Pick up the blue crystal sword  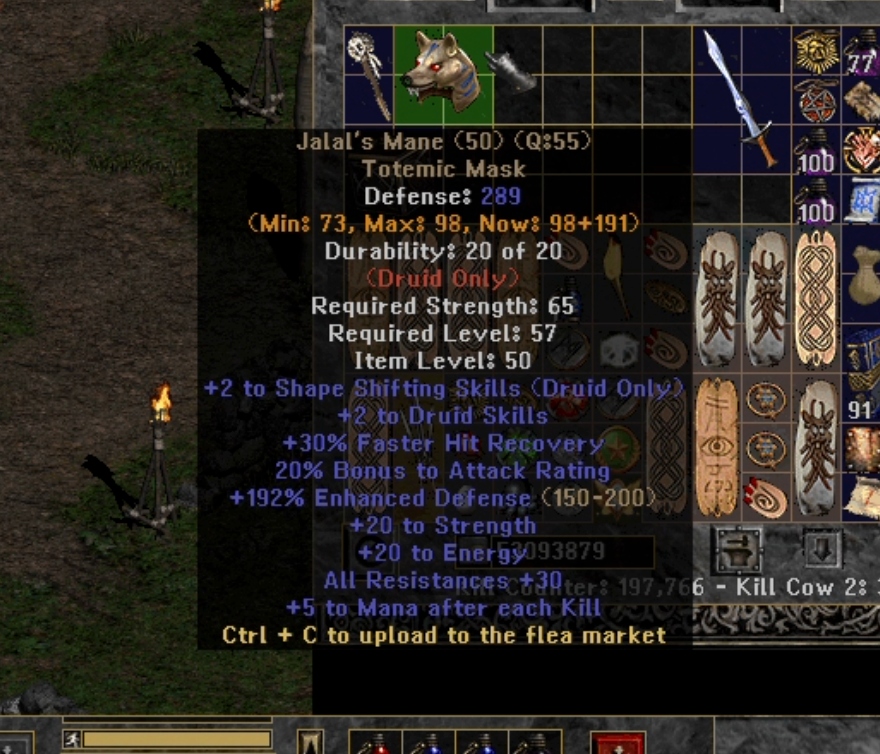tap(740, 97)
